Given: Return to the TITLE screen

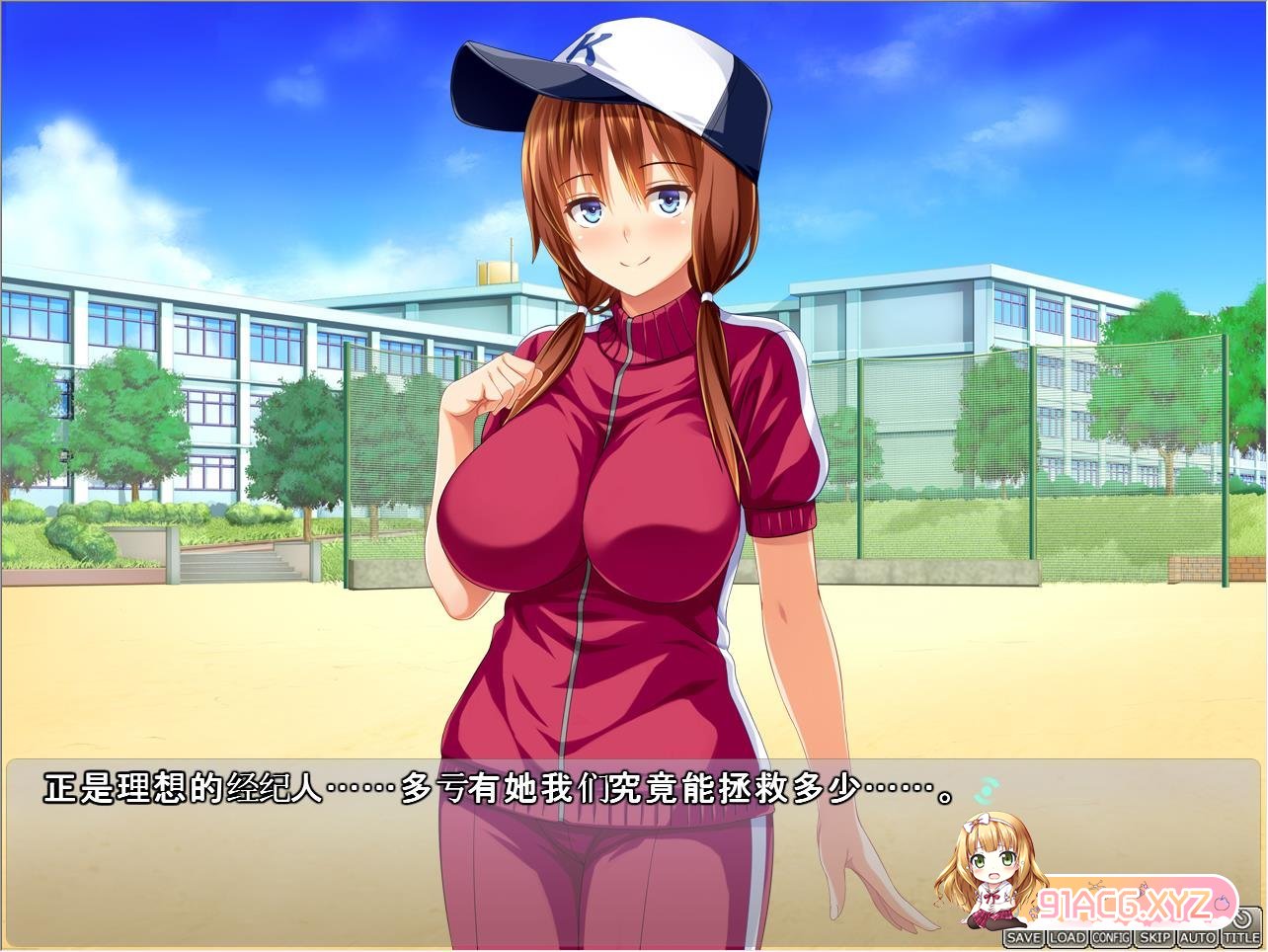Looking at the screenshot, I should [x=1241, y=937].
